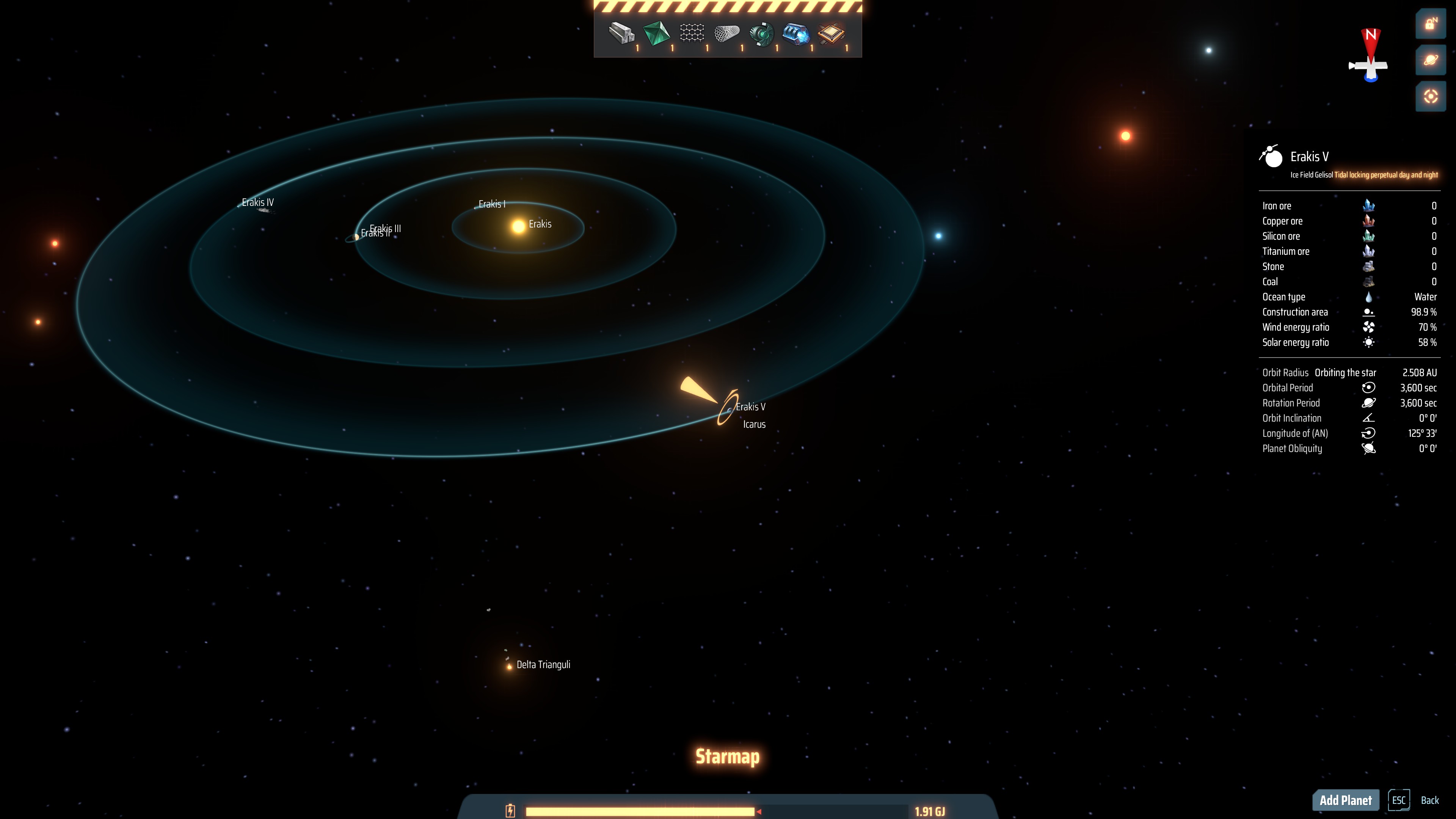Screen dimensions: 1456x819
Task: Toggle the north lock button
Action: [x=1431, y=24]
